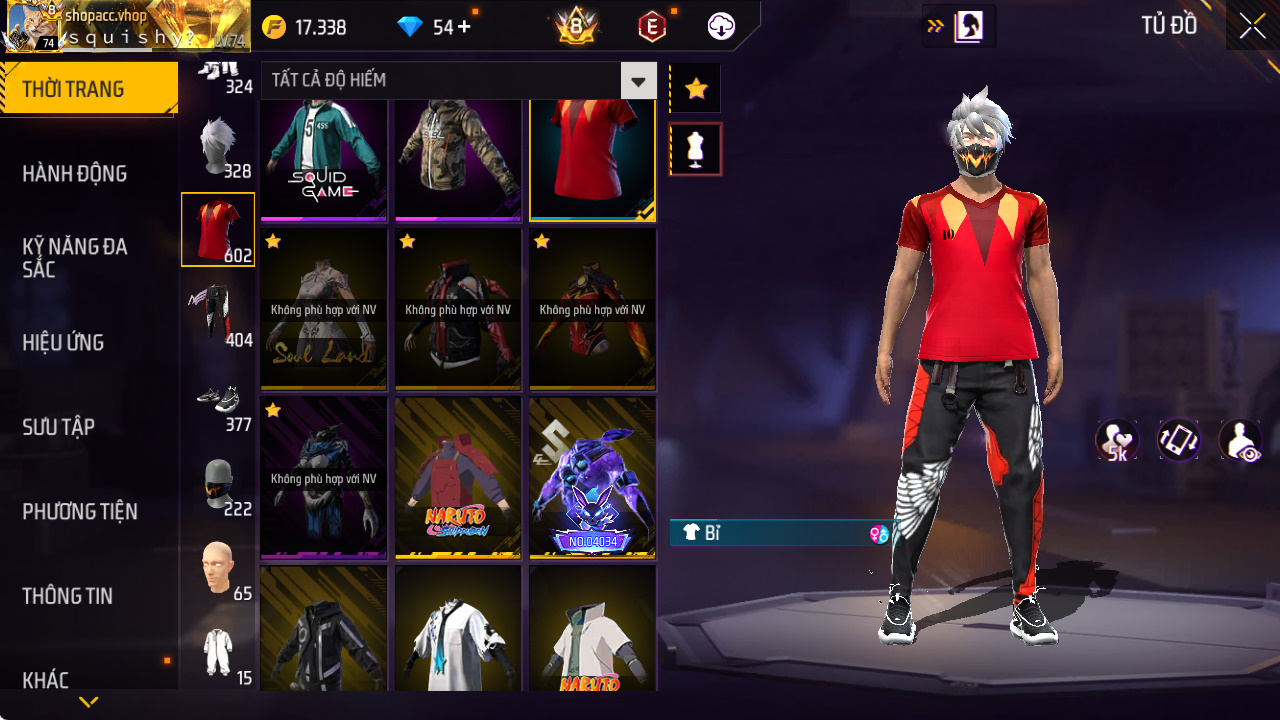Select the shoes category icon showing 377
Viewport: 1280px width, 720px height.
[x=218, y=404]
